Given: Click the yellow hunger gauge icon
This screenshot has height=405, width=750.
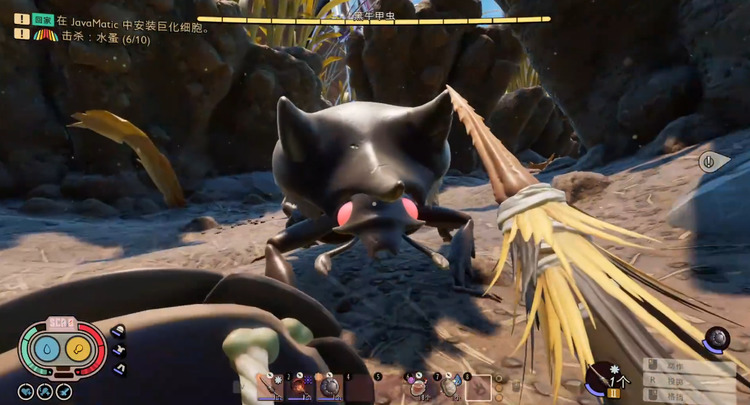Looking at the screenshot, I should 77,348.
